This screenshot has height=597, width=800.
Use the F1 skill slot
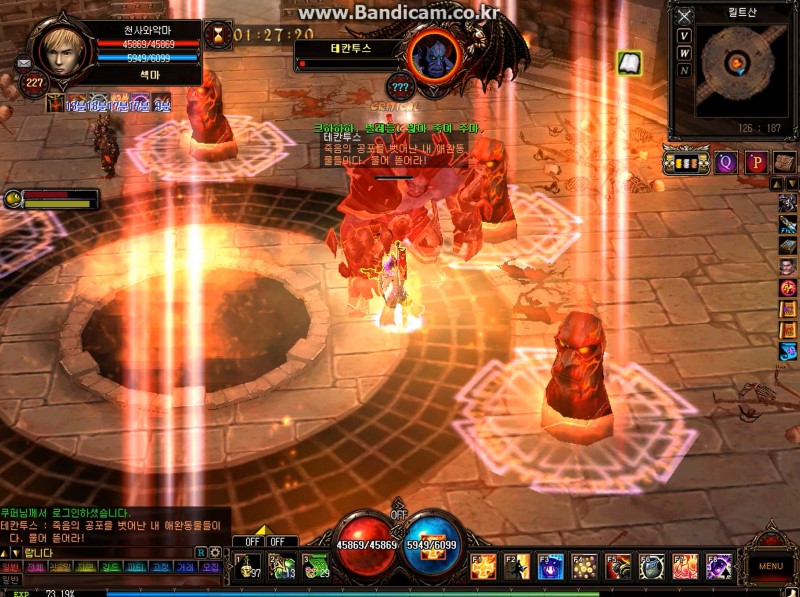coord(484,567)
